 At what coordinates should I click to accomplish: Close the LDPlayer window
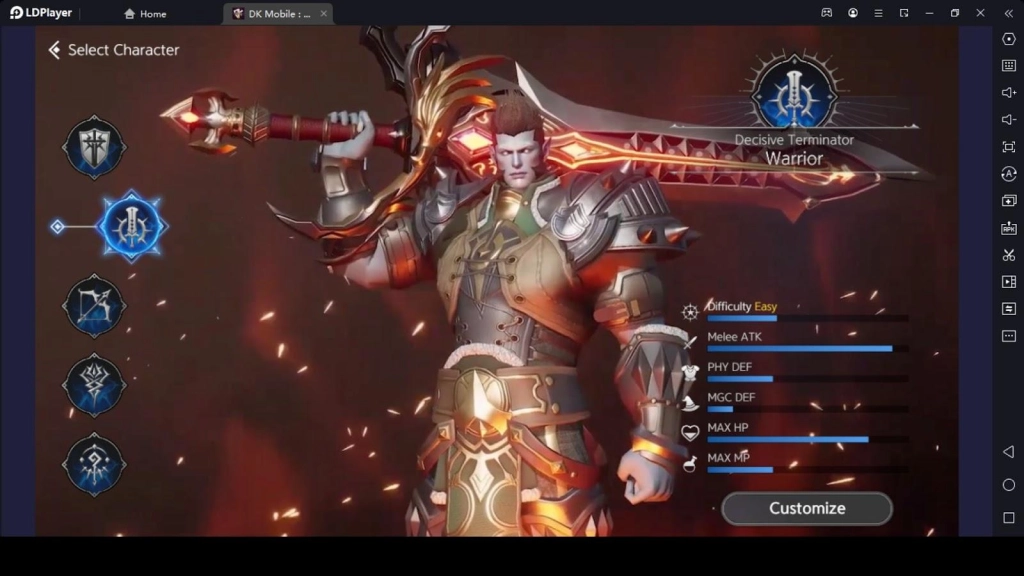[980, 13]
